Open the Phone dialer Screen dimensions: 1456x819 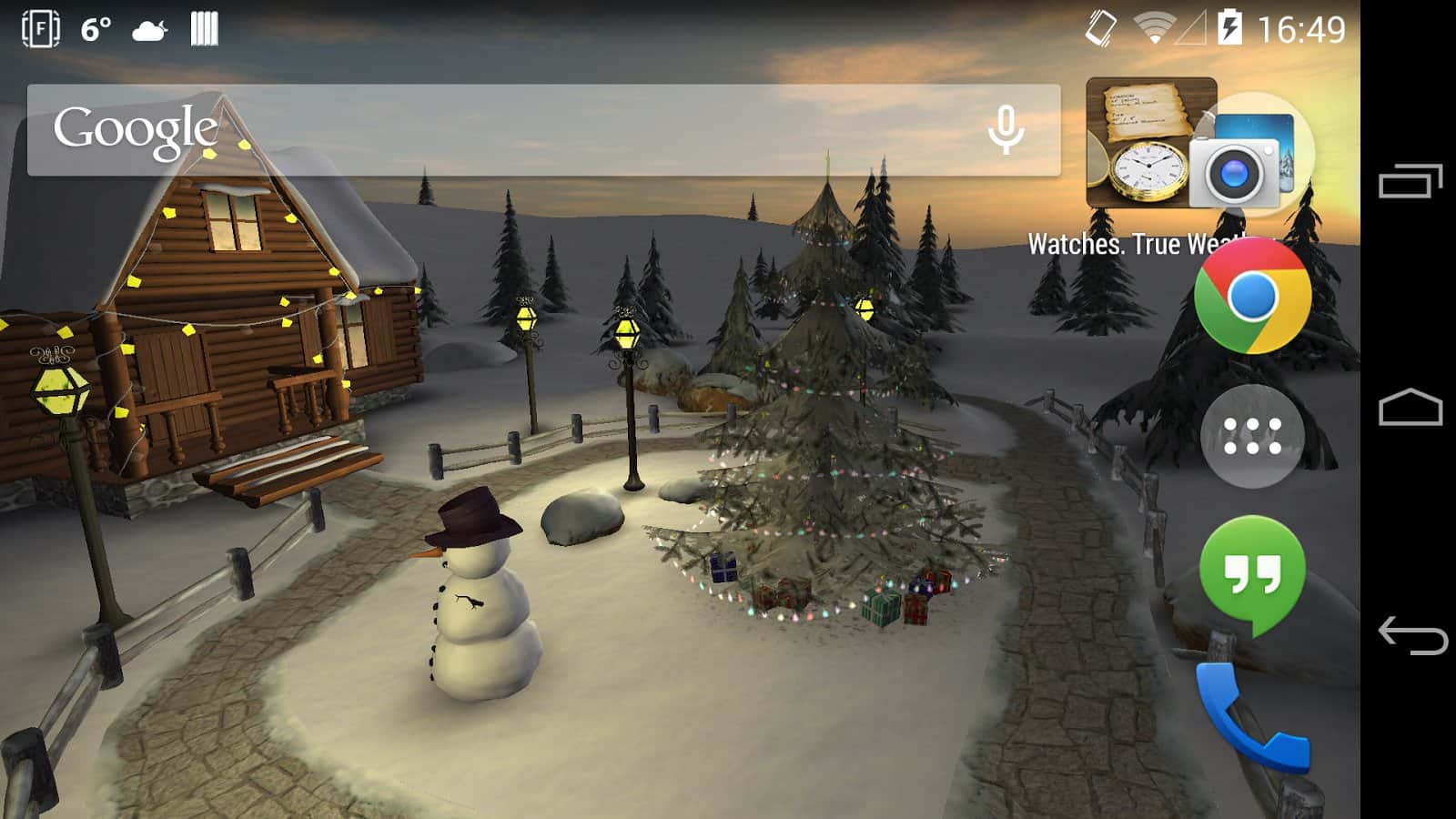(1252, 719)
